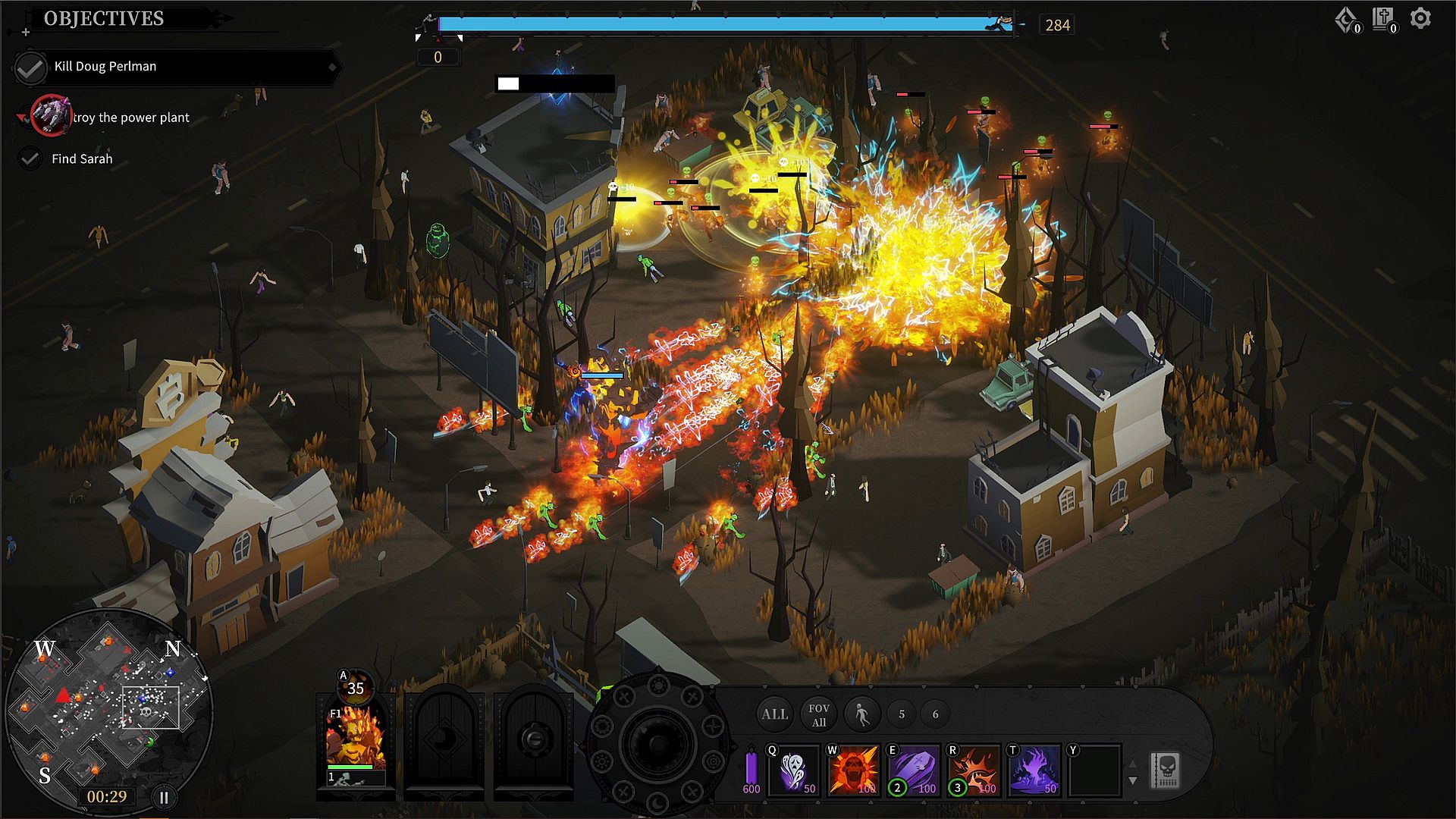
Task: Select control group 5
Action: click(x=902, y=714)
